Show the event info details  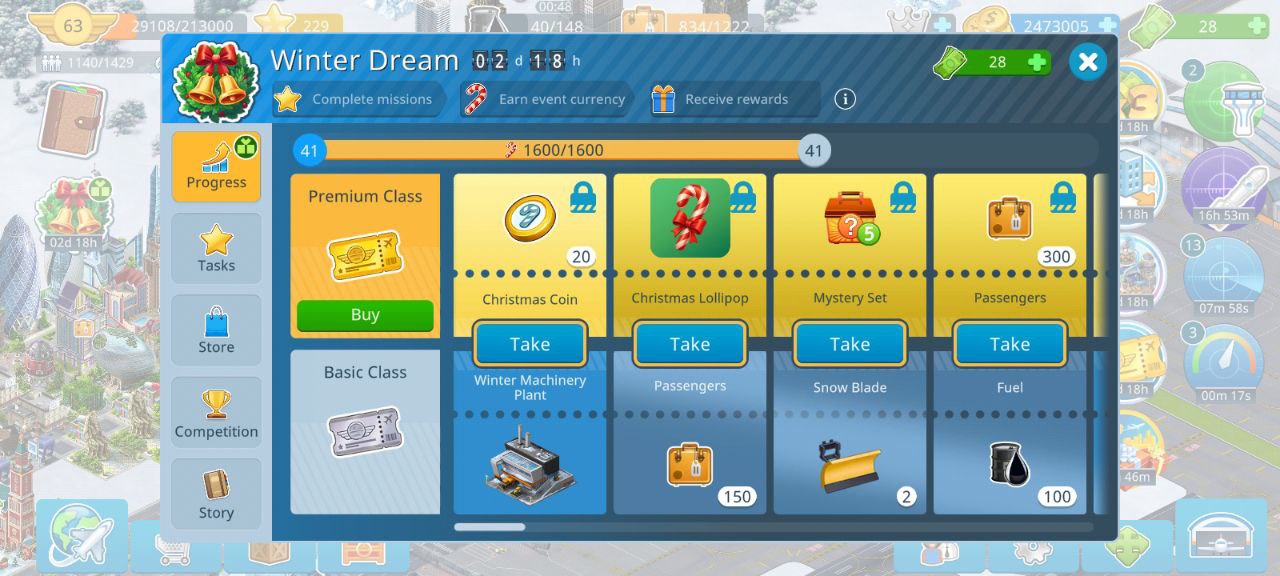click(x=845, y=99)
